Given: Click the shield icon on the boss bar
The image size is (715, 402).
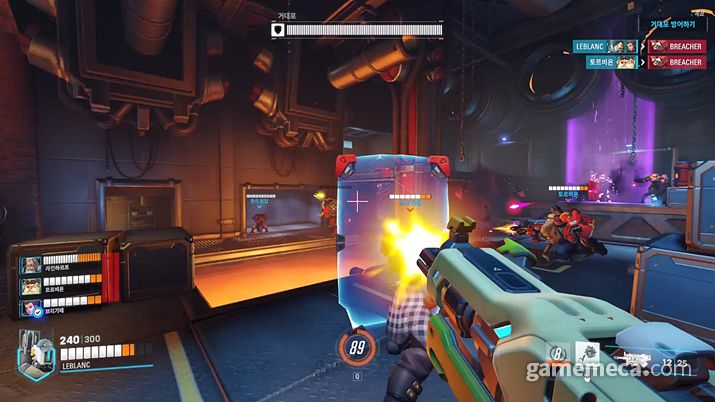Looking at the screenshot, I should tap(277, 30).
